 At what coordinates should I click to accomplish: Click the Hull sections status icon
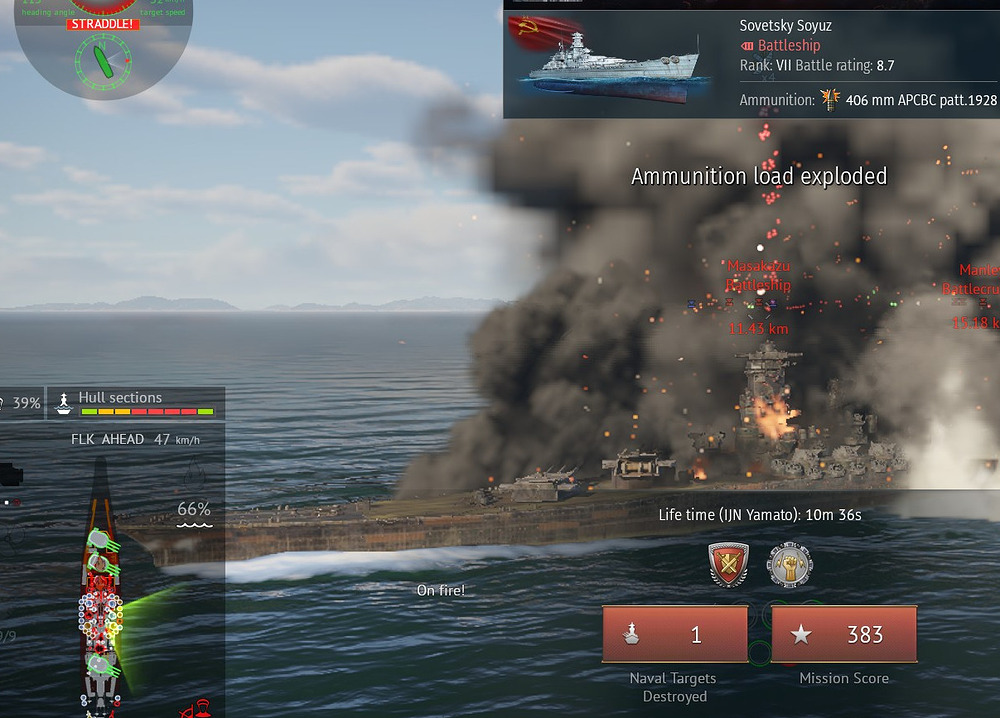pyautogui.click(x=65, y=402)
